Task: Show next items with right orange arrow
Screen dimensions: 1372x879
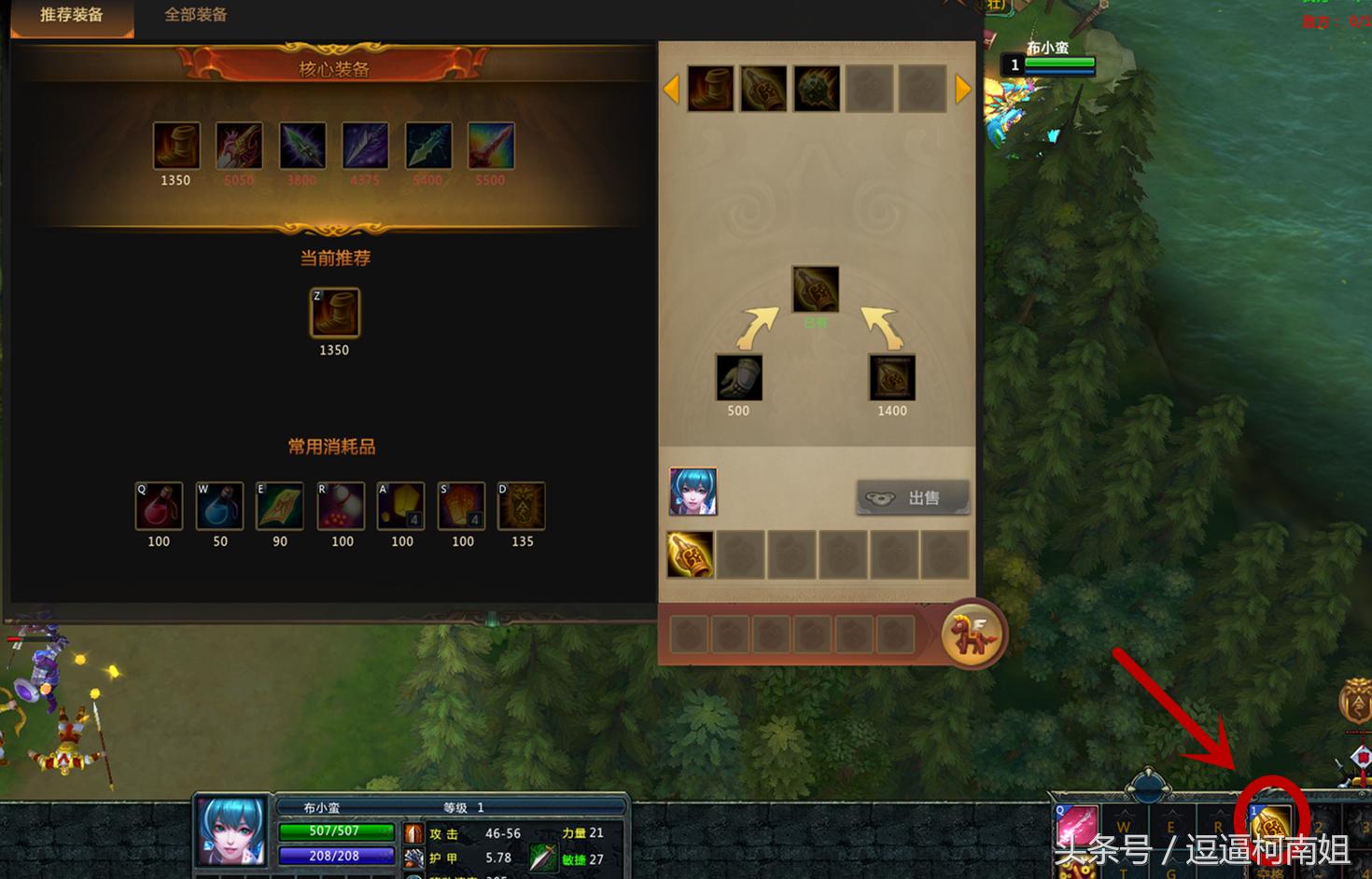Action: (963, 90)
